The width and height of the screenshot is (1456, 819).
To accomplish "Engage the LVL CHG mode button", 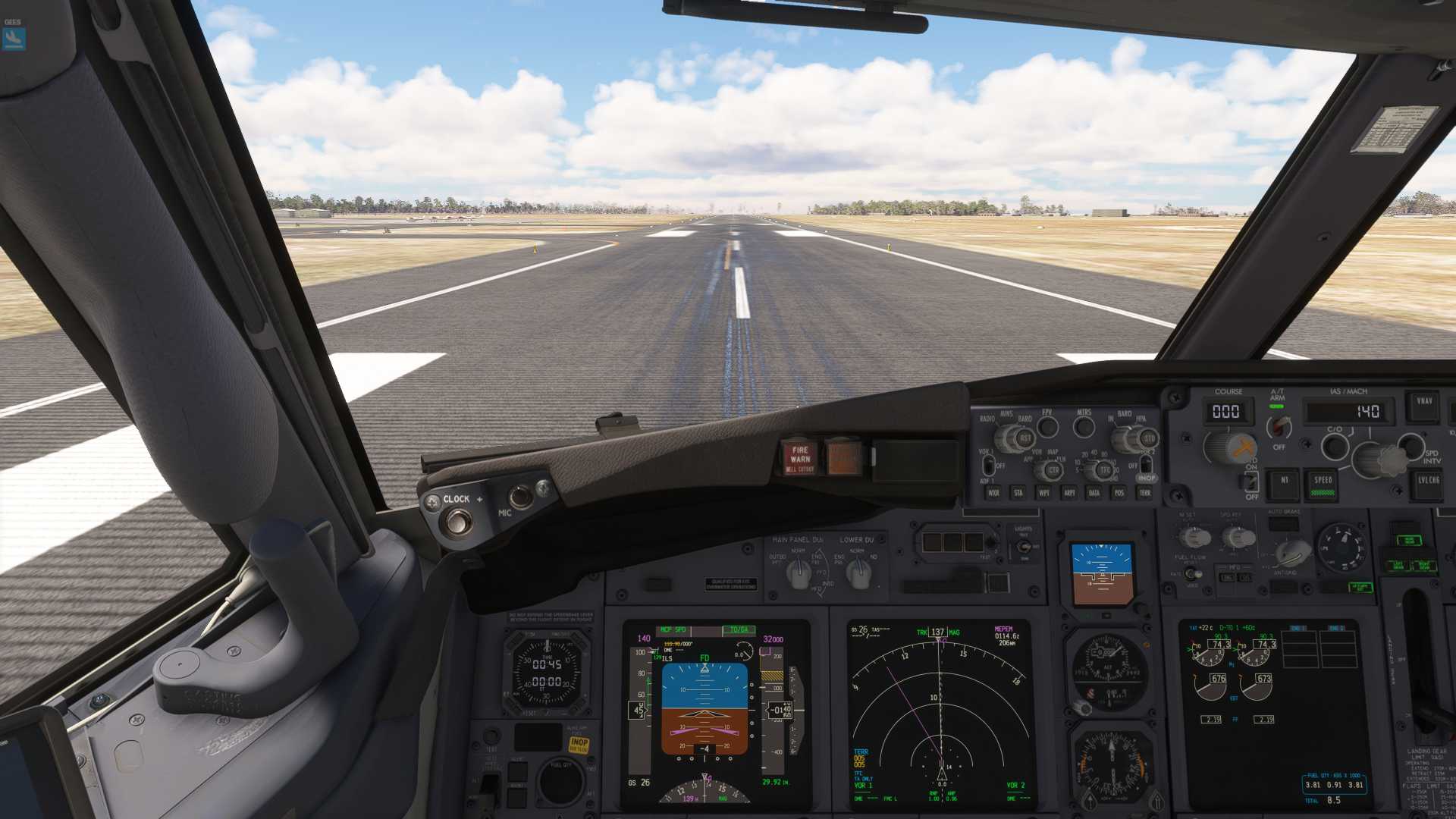I will 1429,481.
